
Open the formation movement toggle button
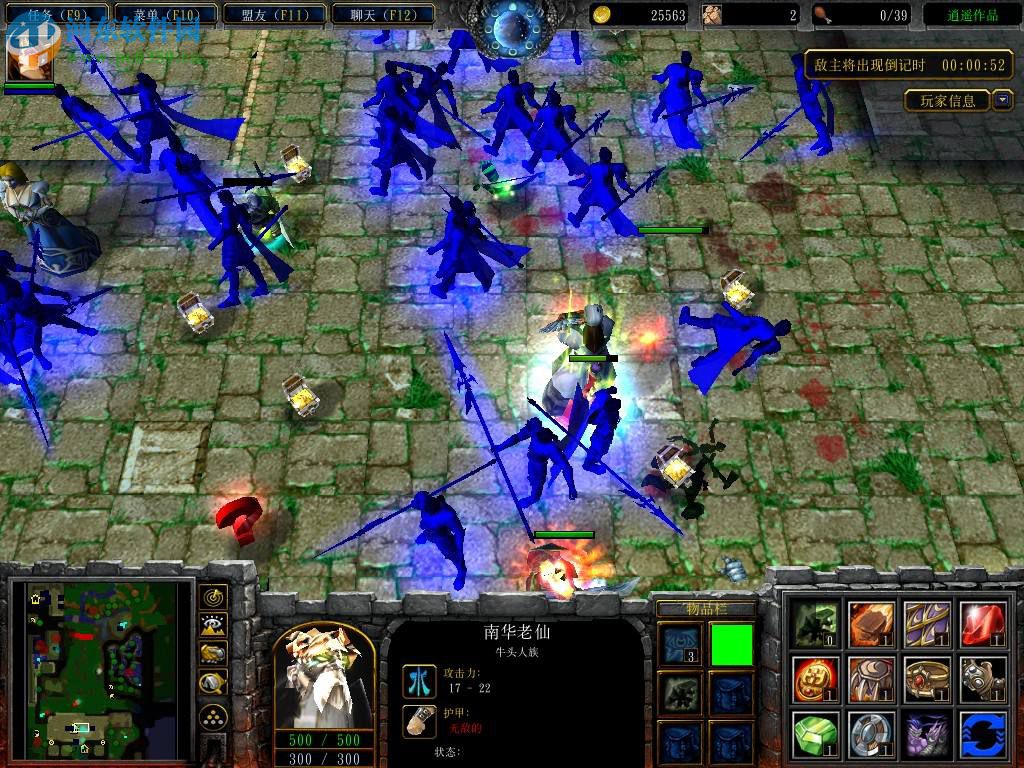(x=212, y=716)
